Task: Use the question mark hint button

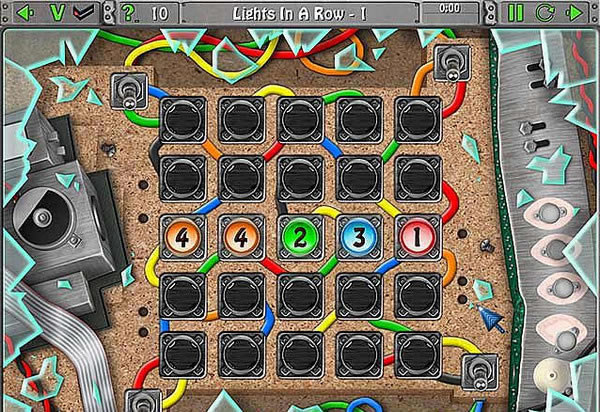Action: [x=128, y=13]
